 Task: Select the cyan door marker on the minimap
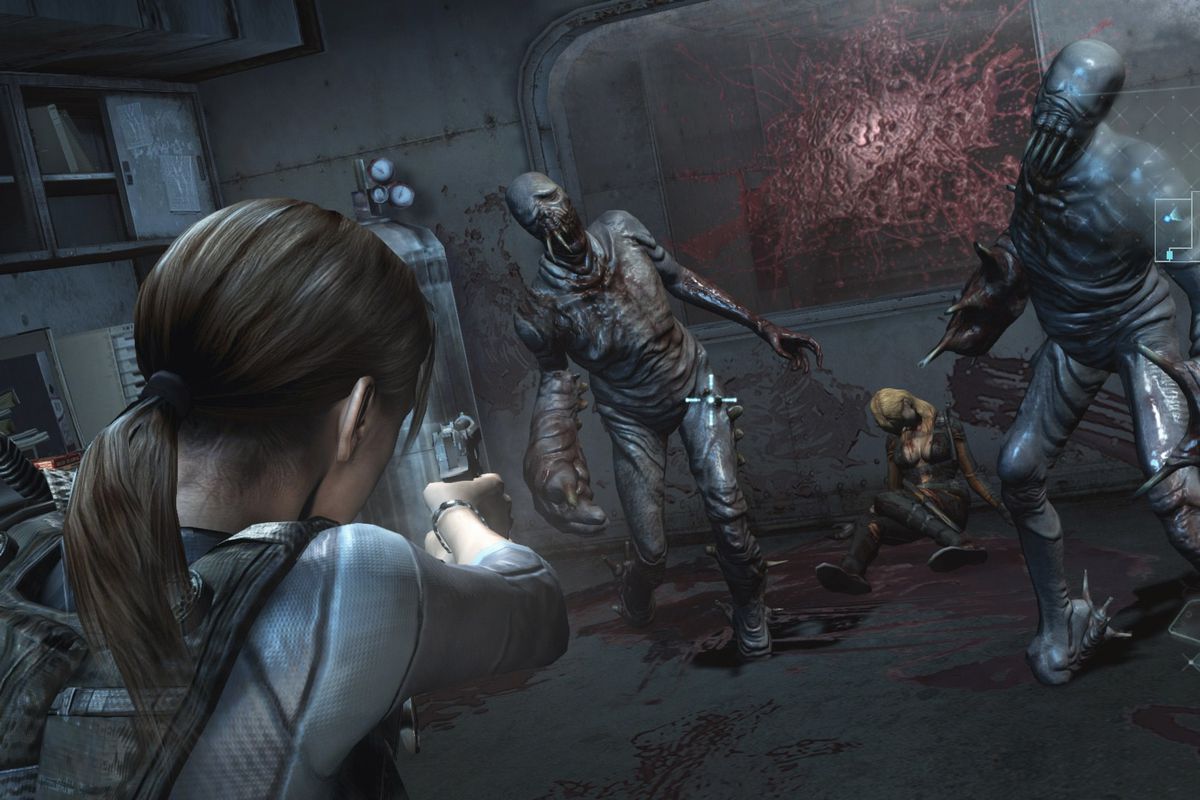coord(1170,256)
